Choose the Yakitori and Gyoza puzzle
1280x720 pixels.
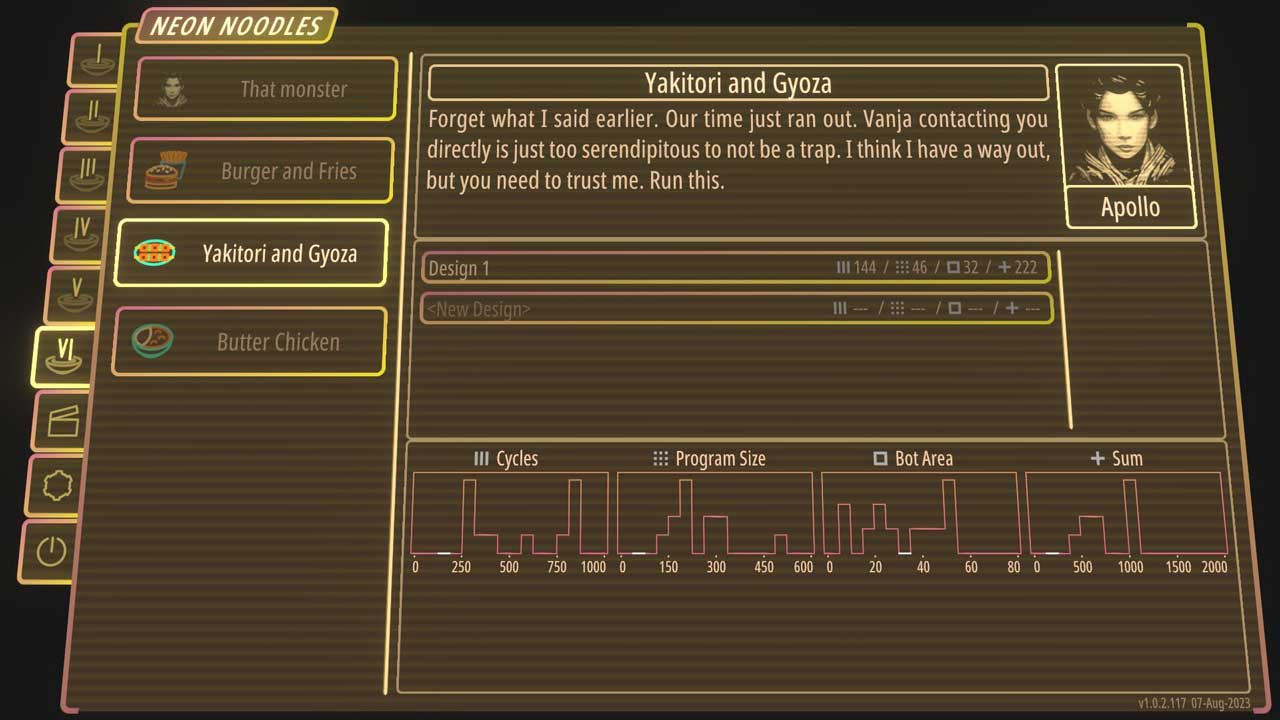tap(251, 253)
